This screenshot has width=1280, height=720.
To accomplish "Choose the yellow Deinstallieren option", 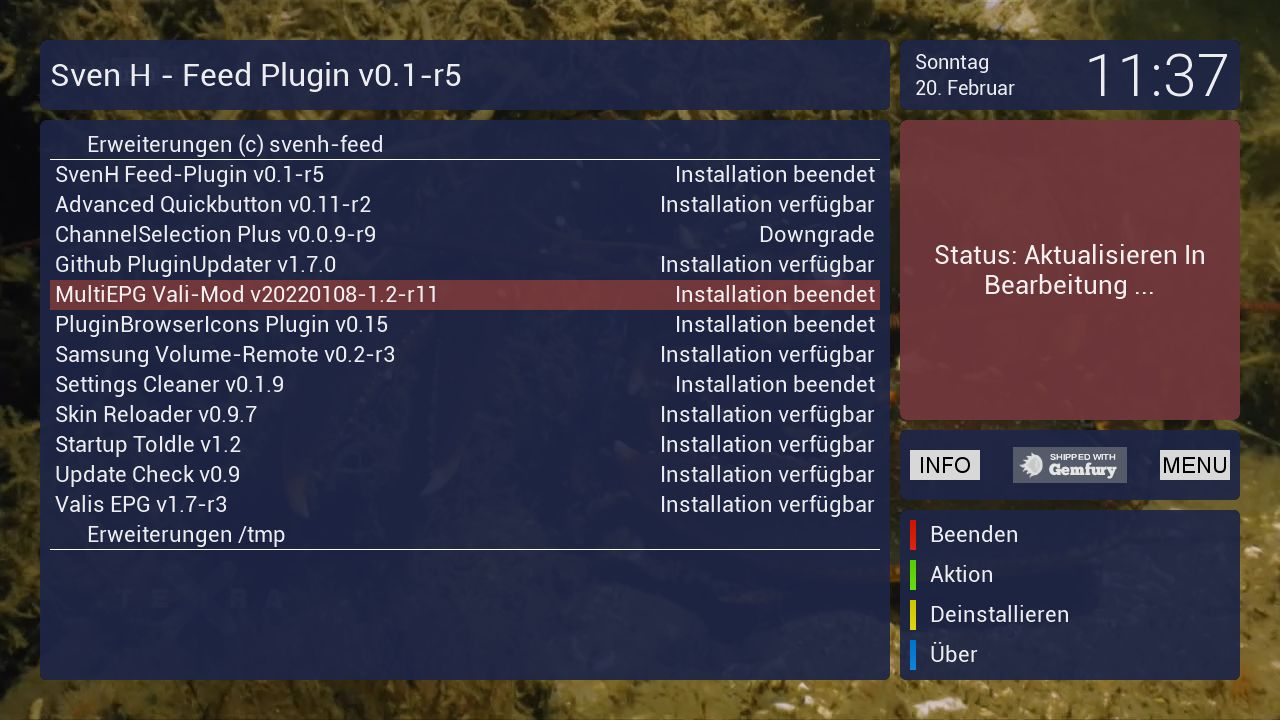I will pyautogui.click(x=999, y=615).
